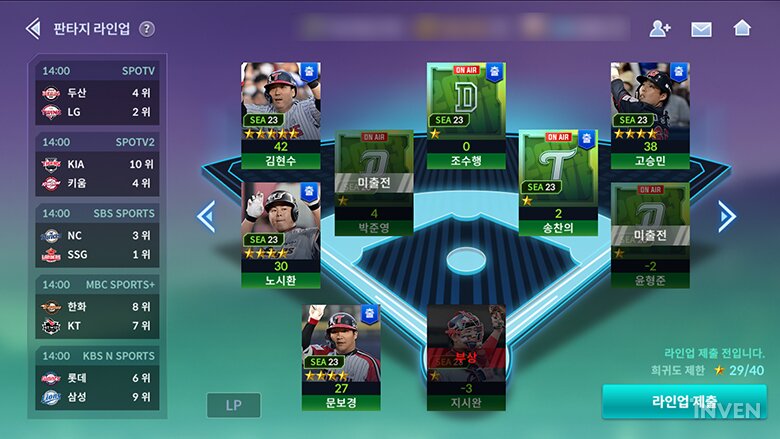Select the injured 지시완 catcher card

pos(466,357)
